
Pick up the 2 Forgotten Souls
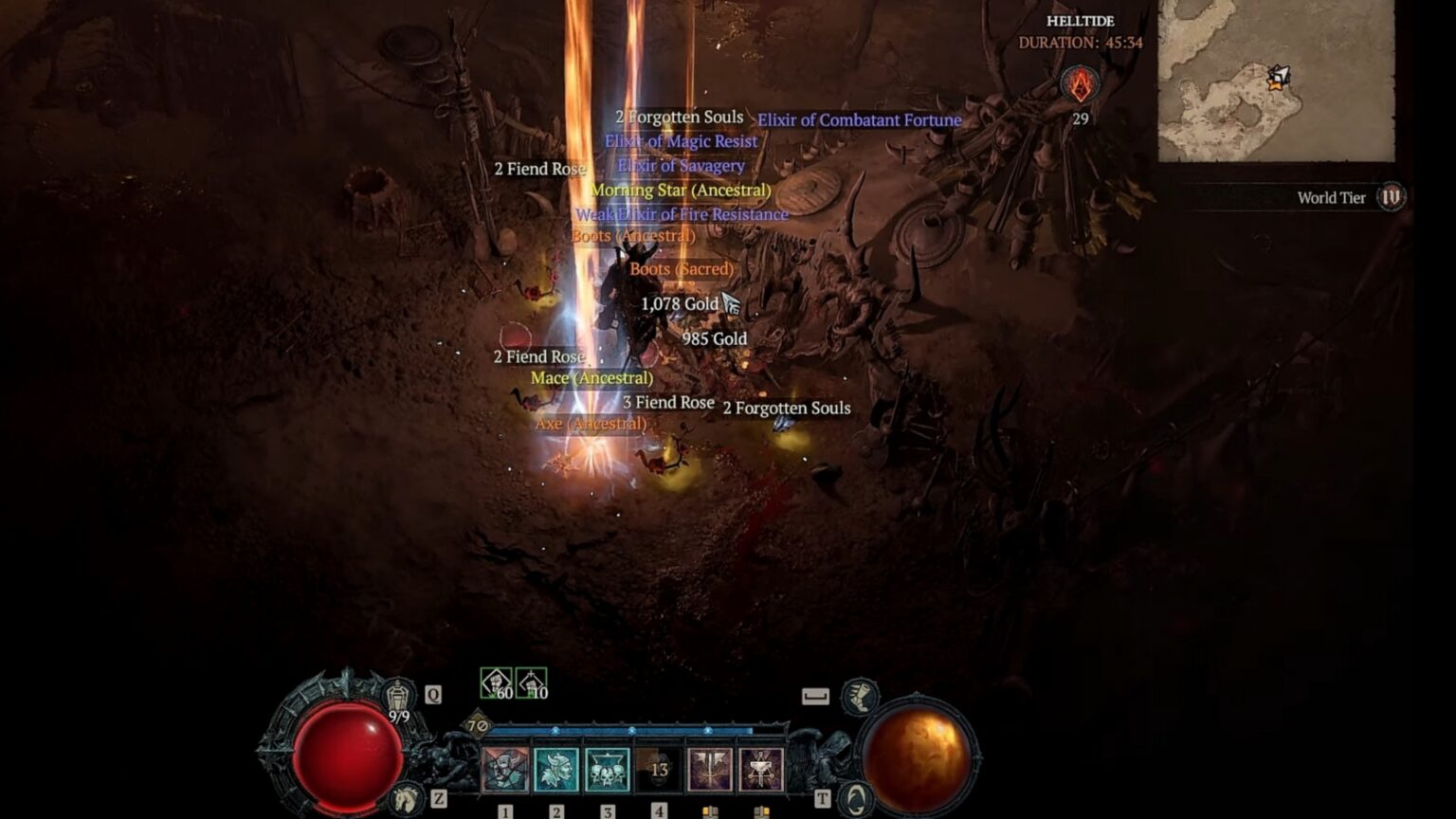pyautogui.click(x=681, y=116)
